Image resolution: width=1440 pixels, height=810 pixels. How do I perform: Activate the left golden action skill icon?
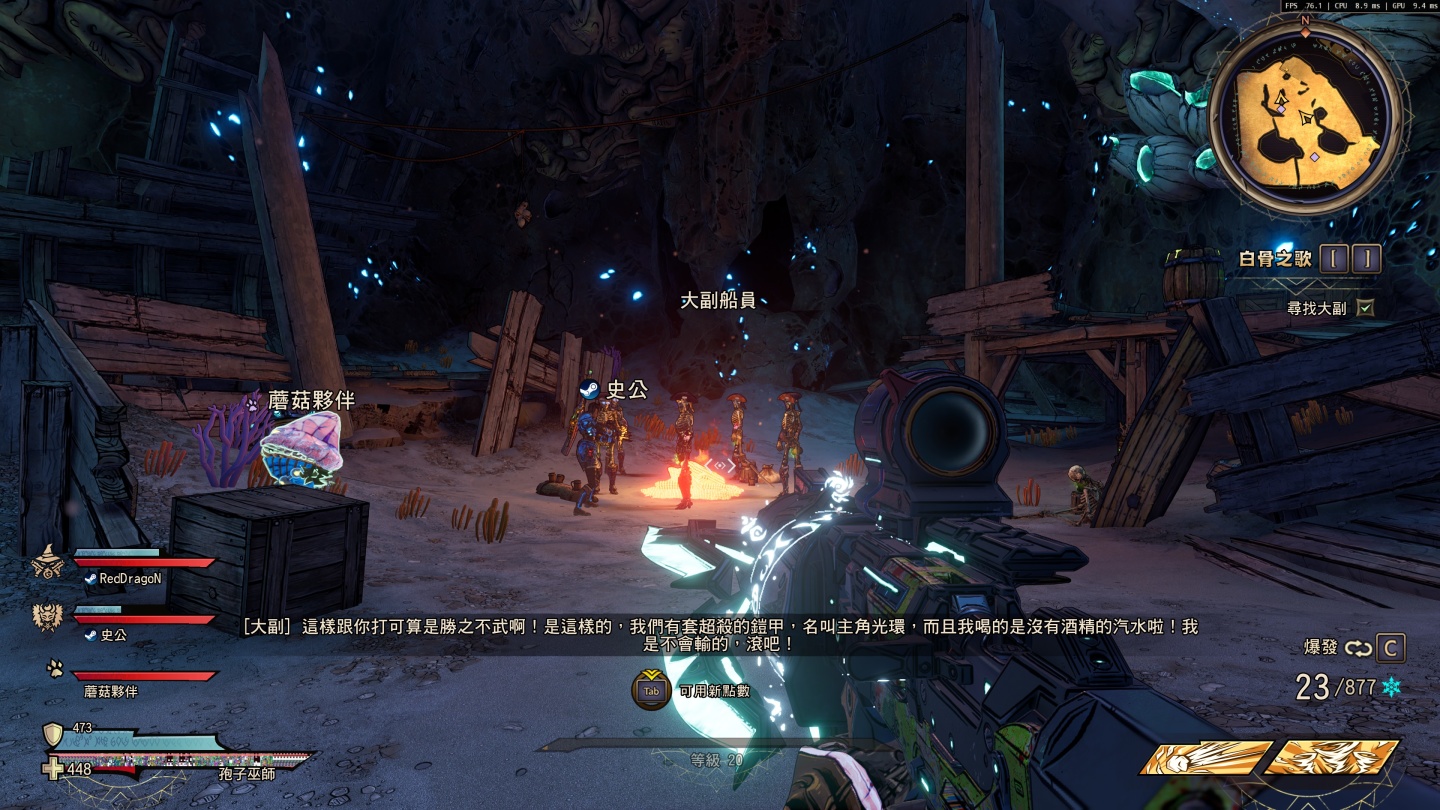(1207, 758)
